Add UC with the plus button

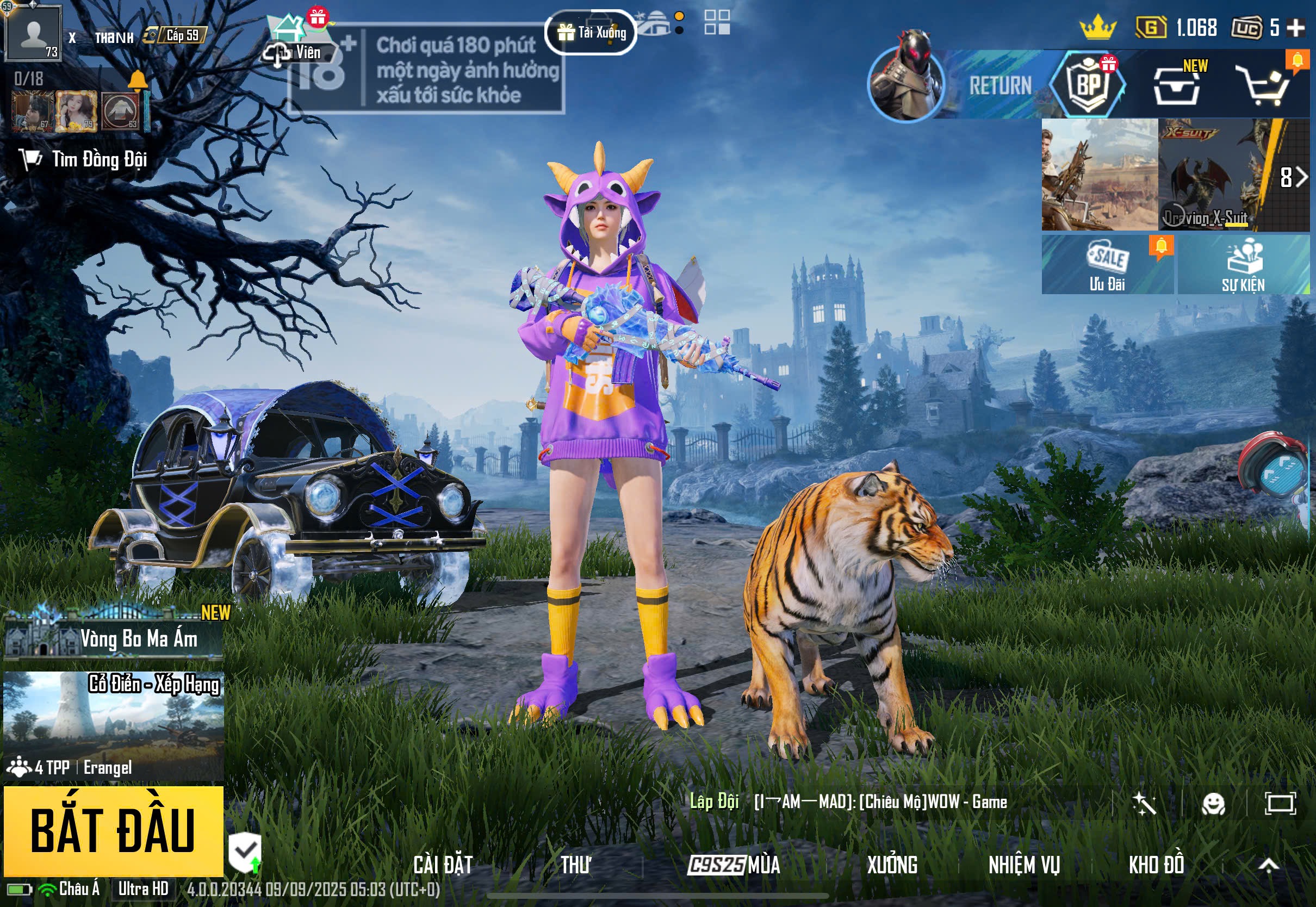tap(1295, 27)
